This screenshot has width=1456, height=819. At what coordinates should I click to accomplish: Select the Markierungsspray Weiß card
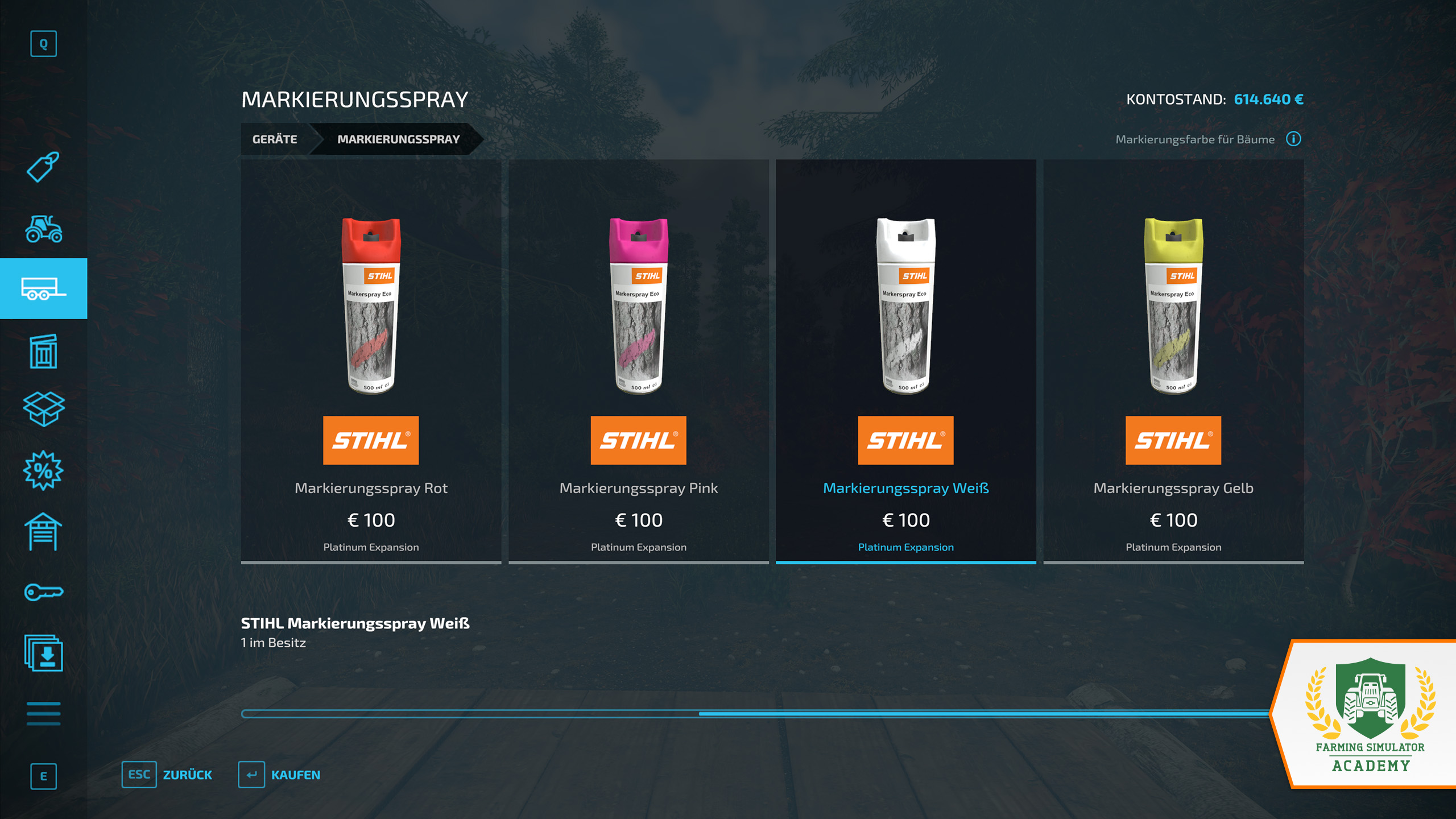pos(905,361)
